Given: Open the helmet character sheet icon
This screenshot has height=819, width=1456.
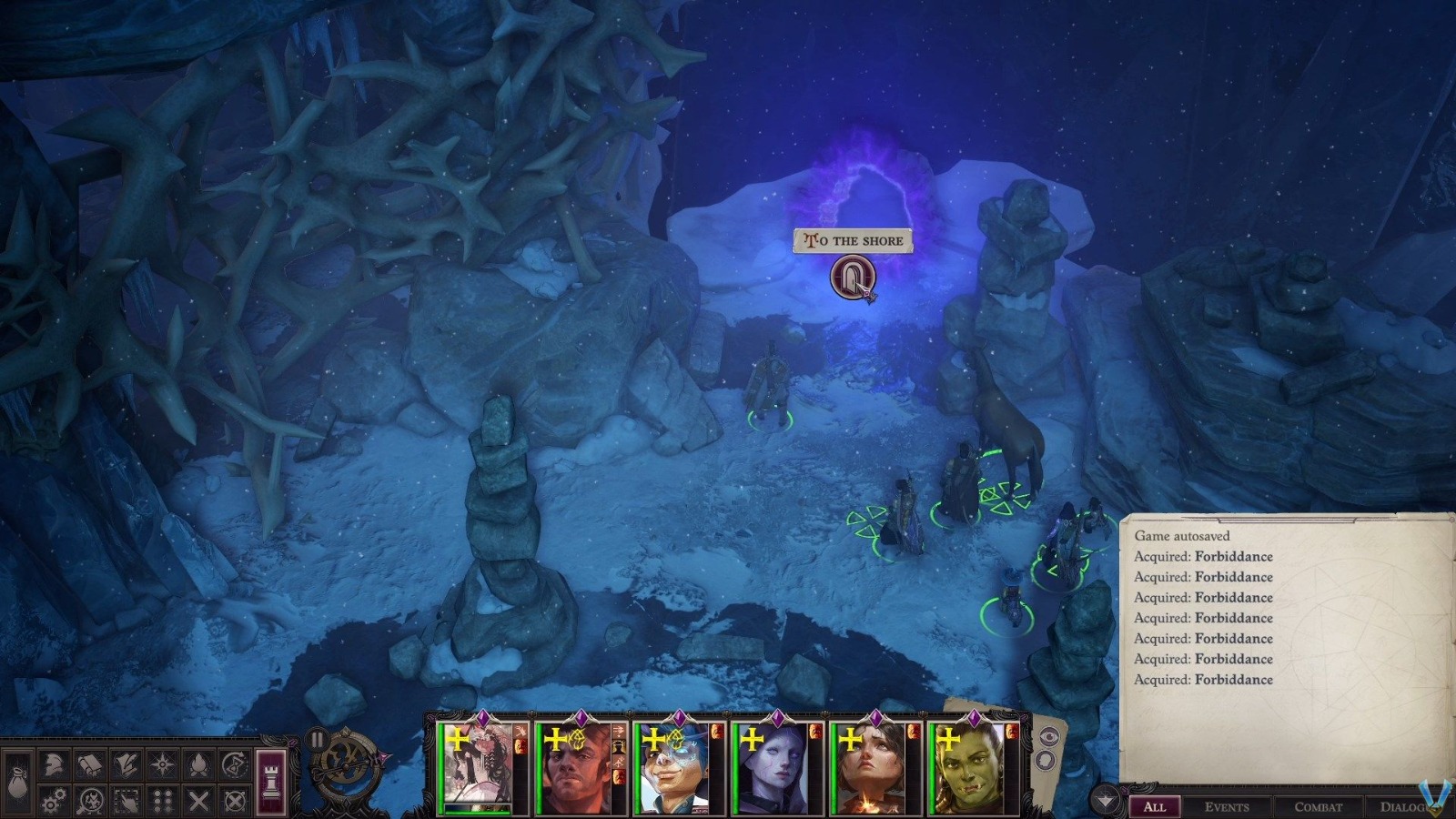Looking at the screenshot, I should tap(54, 765).
